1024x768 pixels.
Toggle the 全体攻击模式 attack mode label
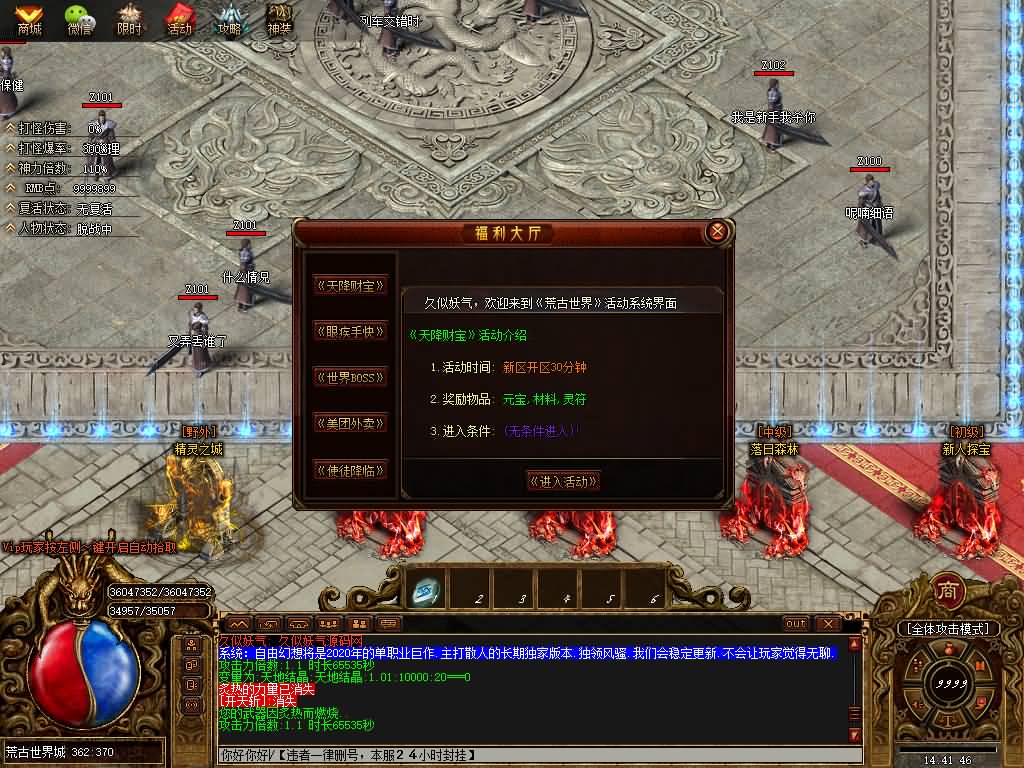(x=948, y=629)
